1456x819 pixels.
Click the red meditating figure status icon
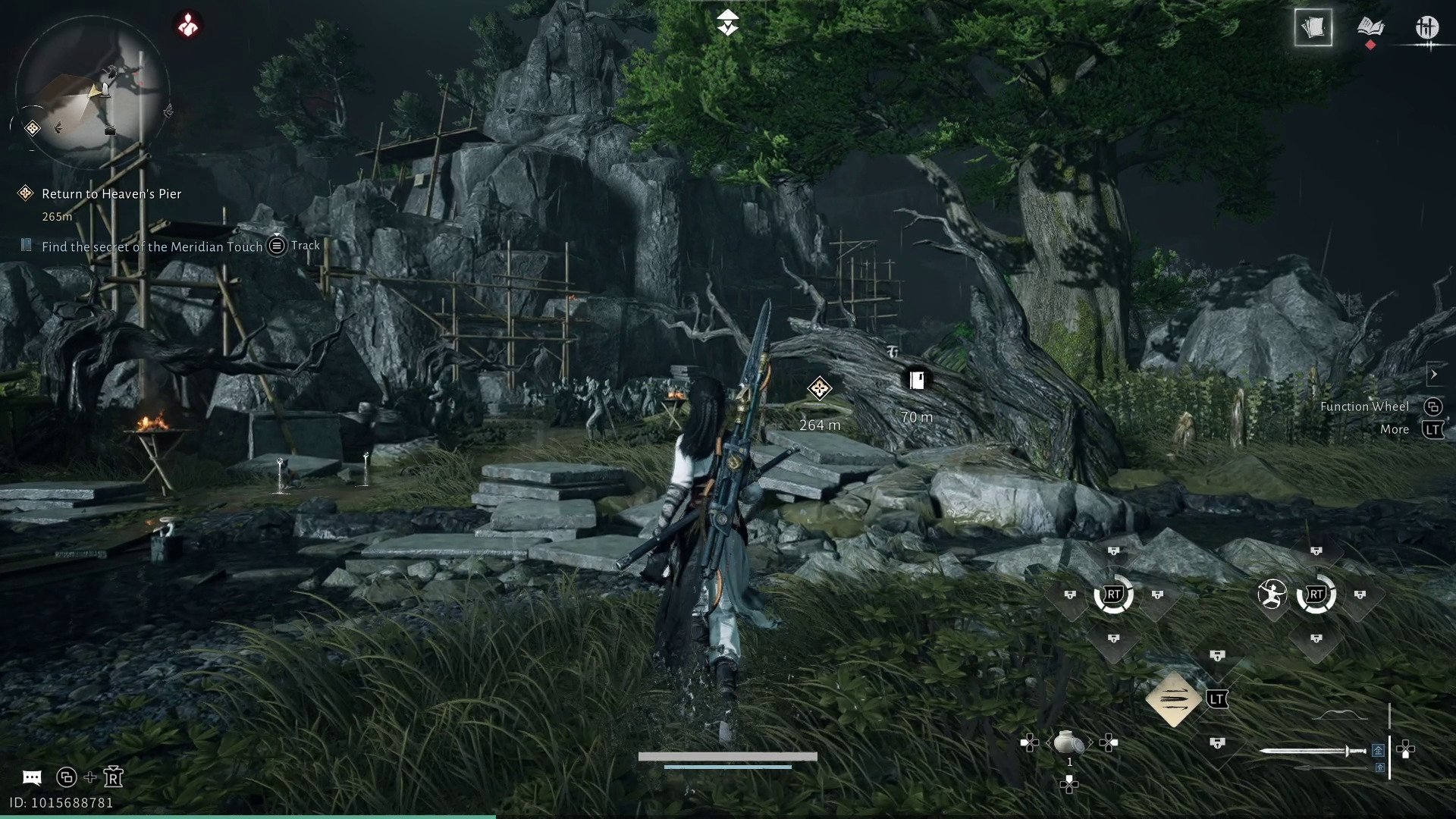tap(188, 25)
